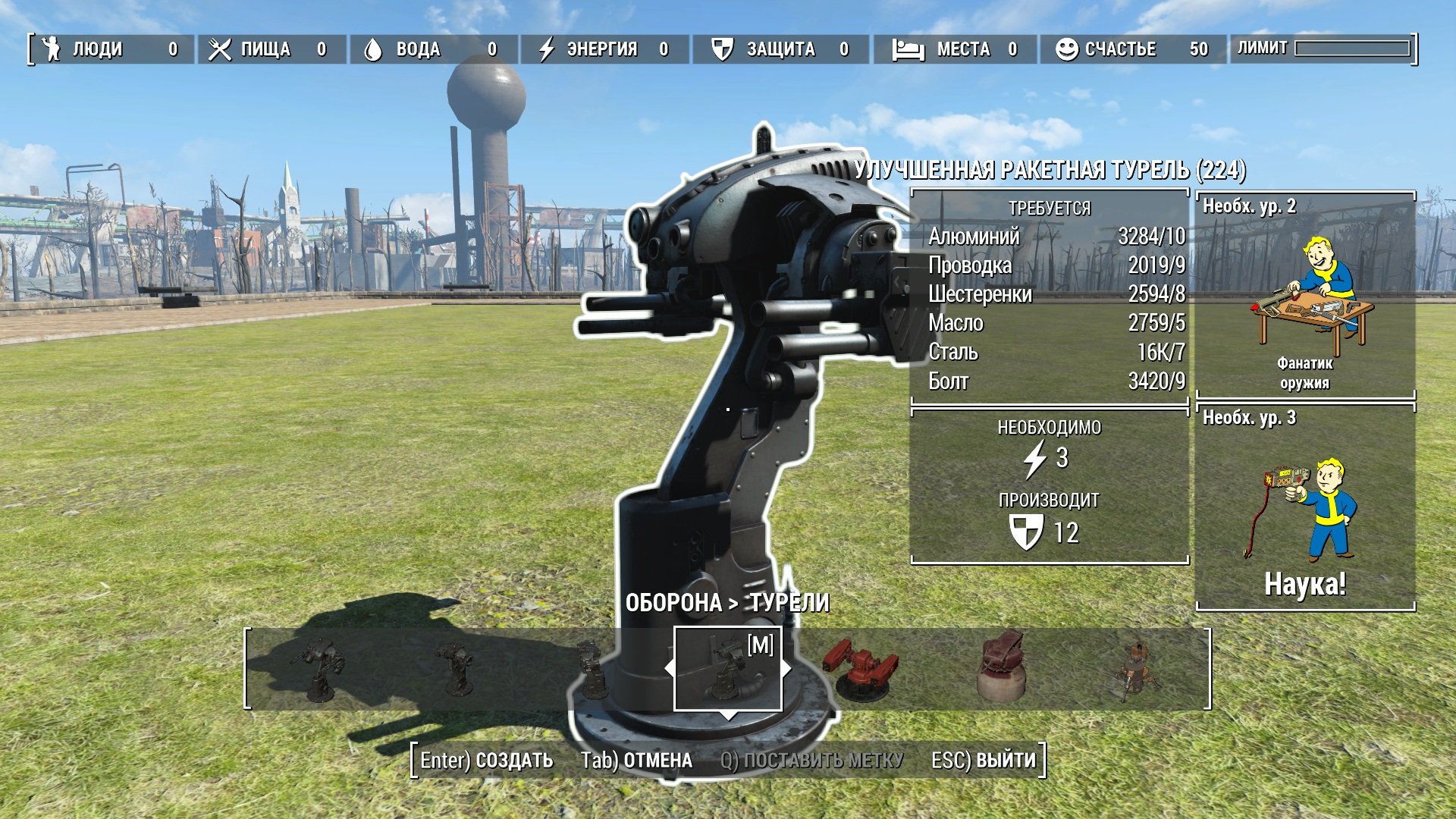
Task: Choose the ОТМЕНА cancel button
Action: (636, 761)
